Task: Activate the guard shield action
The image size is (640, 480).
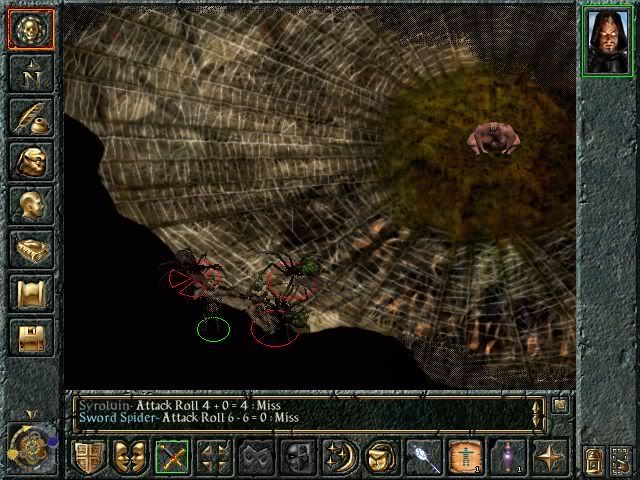Action: click(x=88, y=457)
